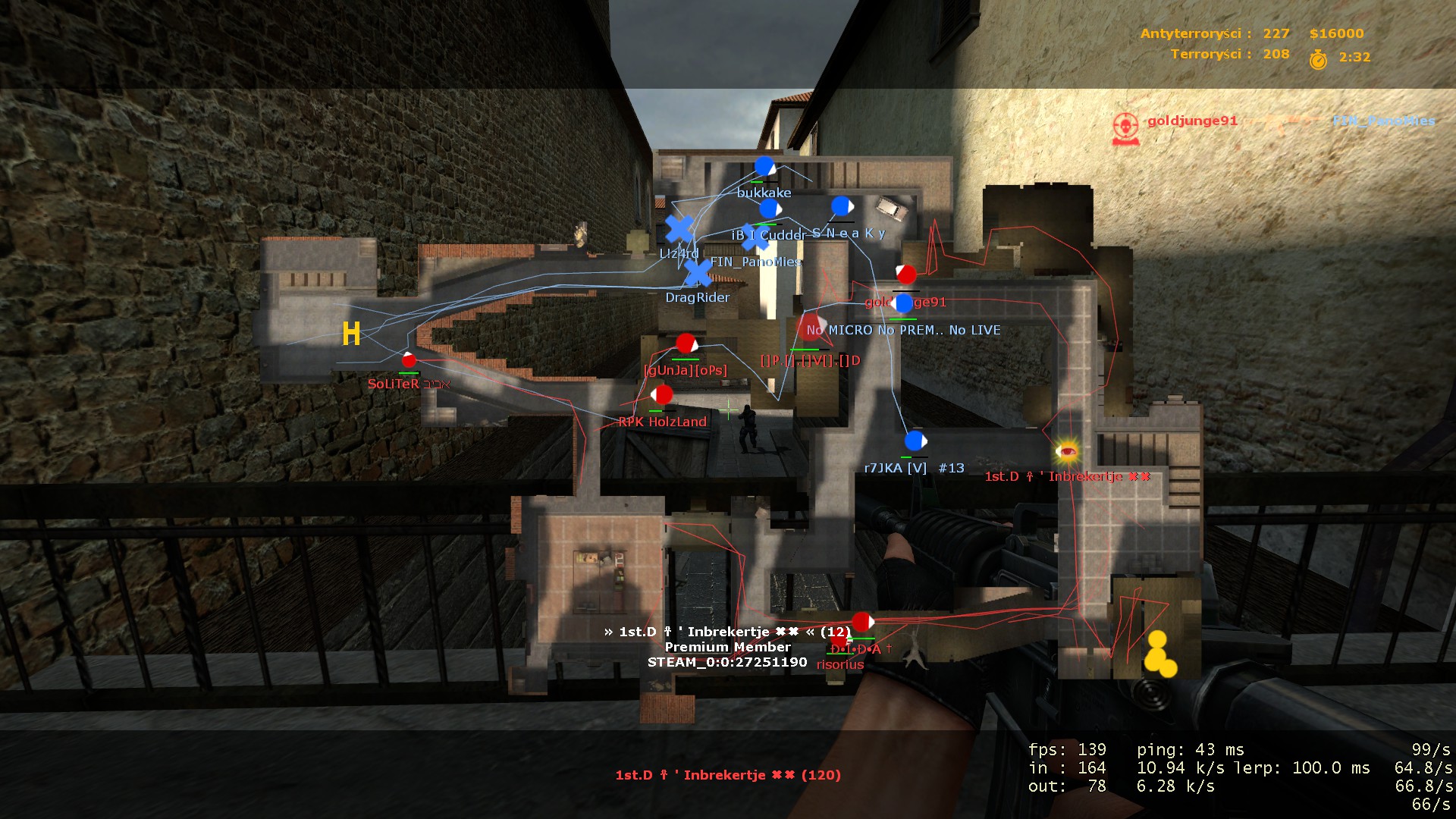This screenshot has height=819, width=1456.
Task: Click the yellow H hostage zone marker
Action: tap(351, 334)
